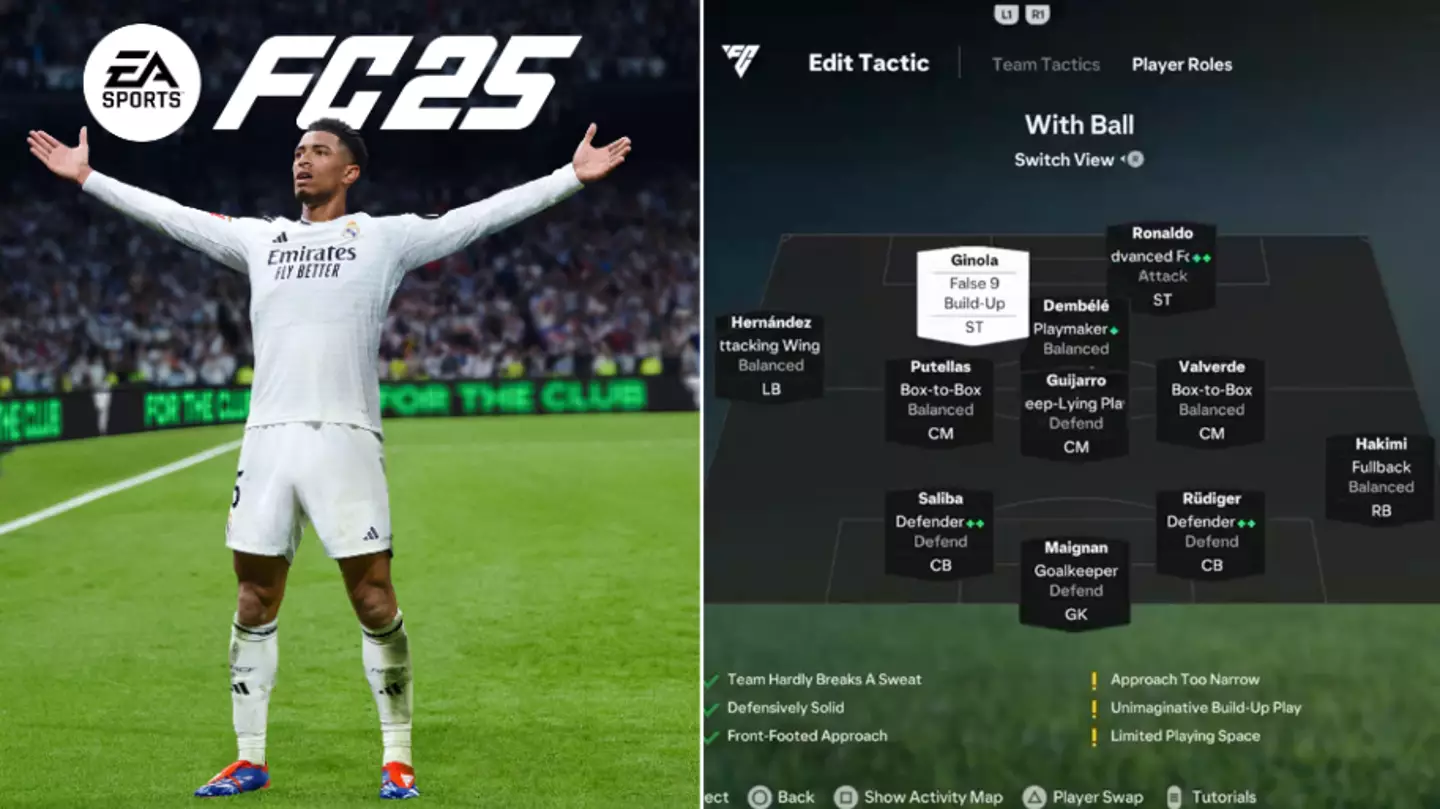The width and height of the screenshot is (1440, 809).
Task: Show the Activity Map
Action: [931, 797]
